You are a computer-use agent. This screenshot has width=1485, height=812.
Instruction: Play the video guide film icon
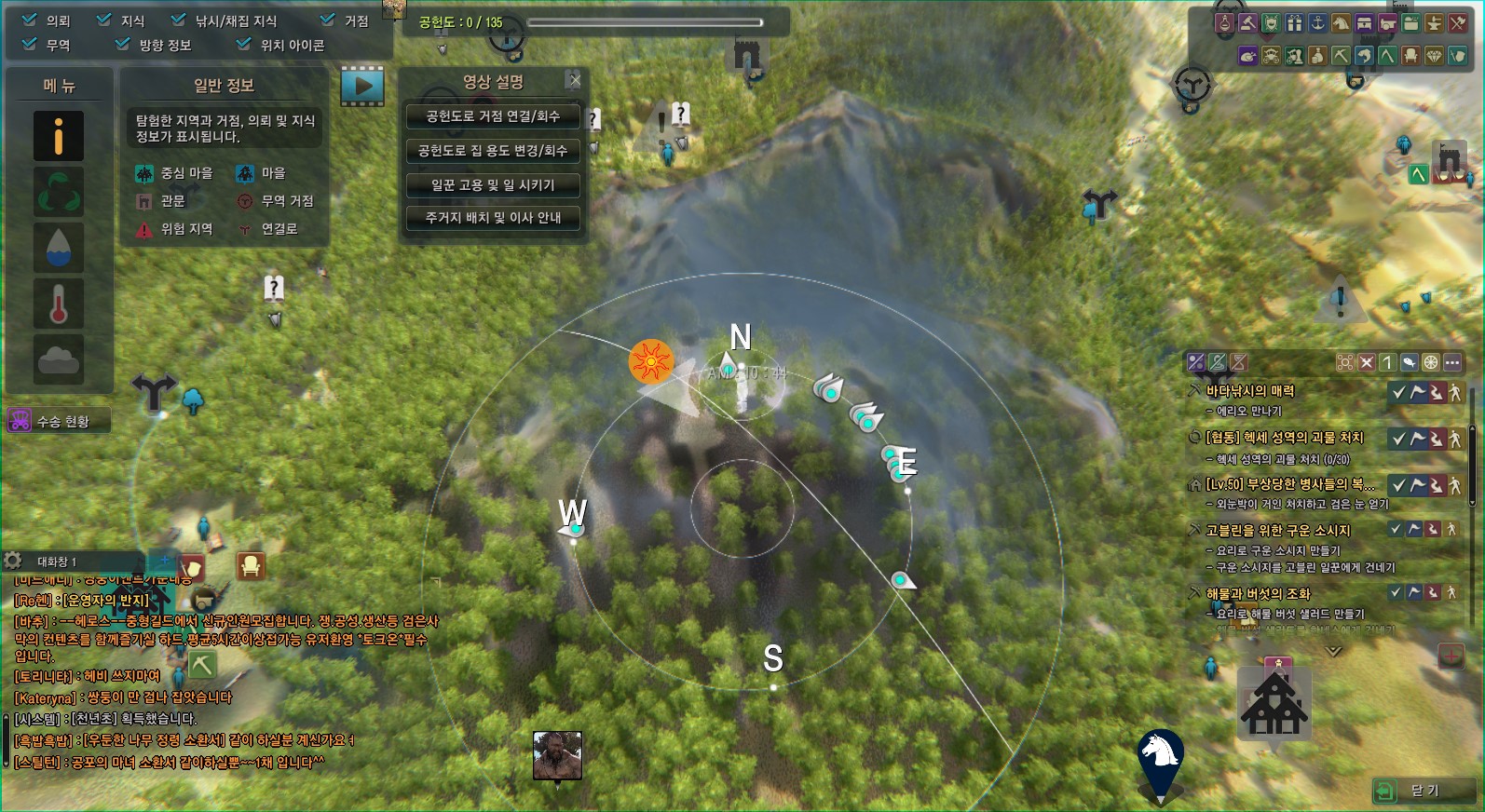point(362,87)
